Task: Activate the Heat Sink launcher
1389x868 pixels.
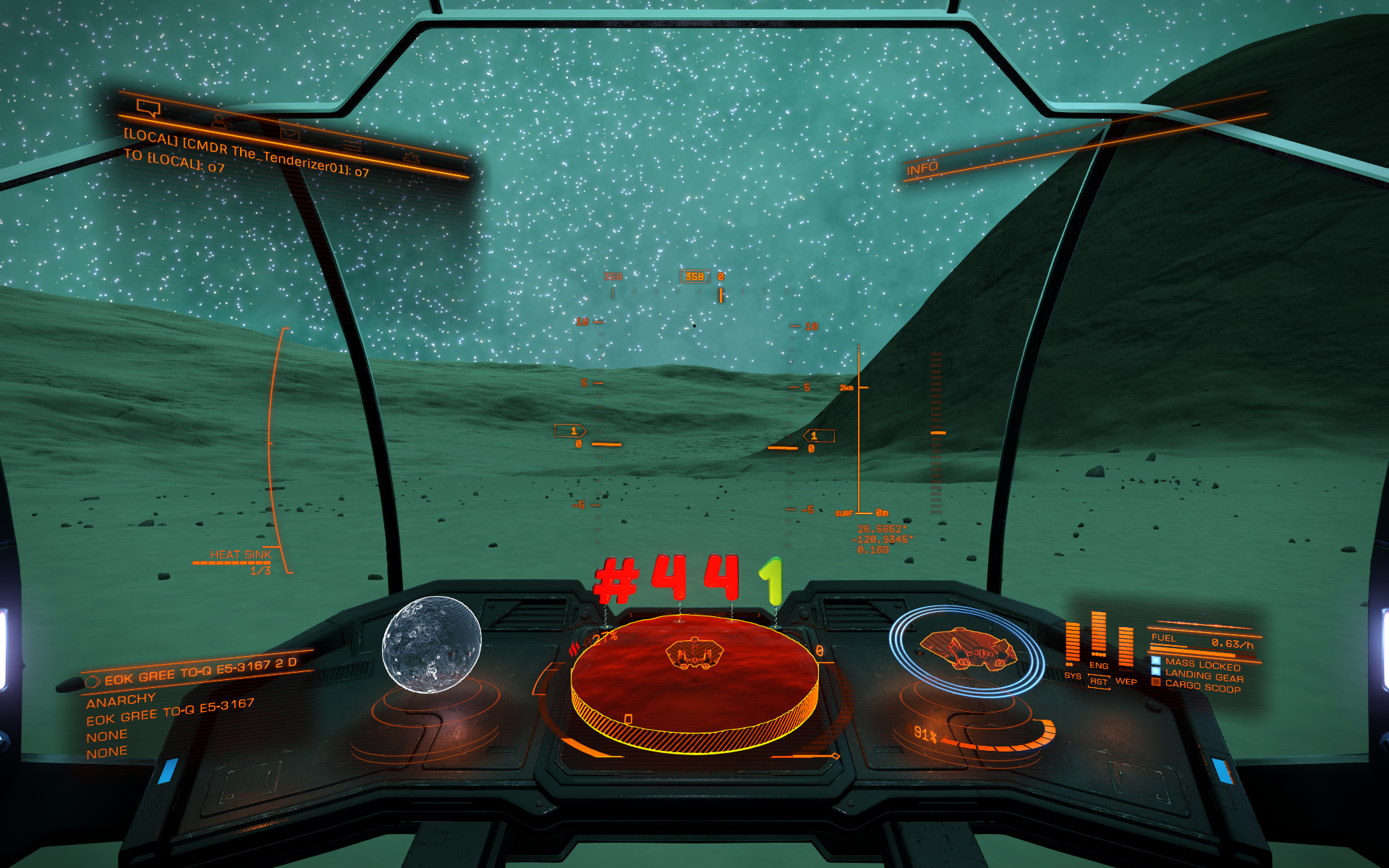Action: (x=239, y=556)
